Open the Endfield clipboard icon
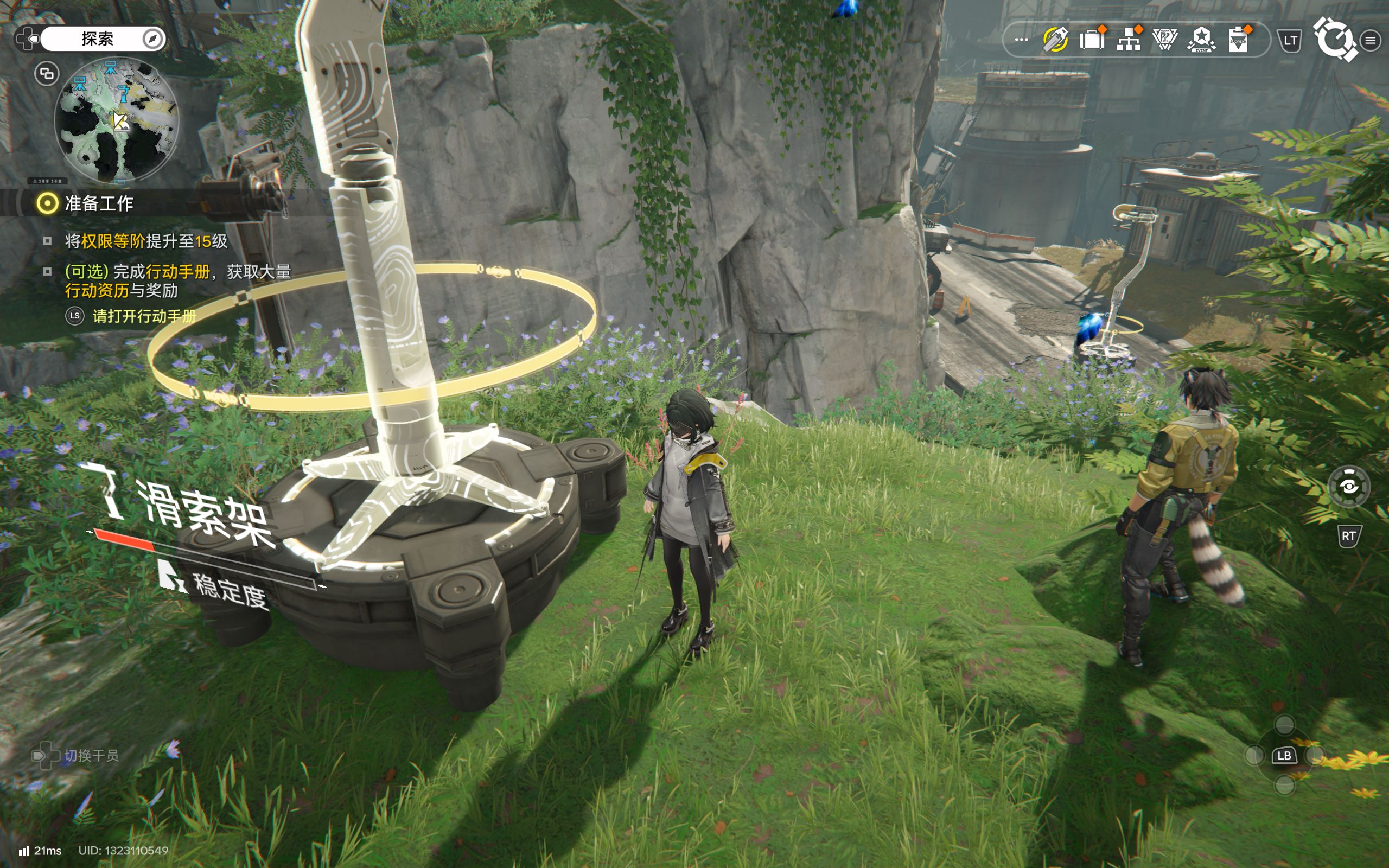Viewport: 1389px width, 868px height. [x=1238, y=40]
